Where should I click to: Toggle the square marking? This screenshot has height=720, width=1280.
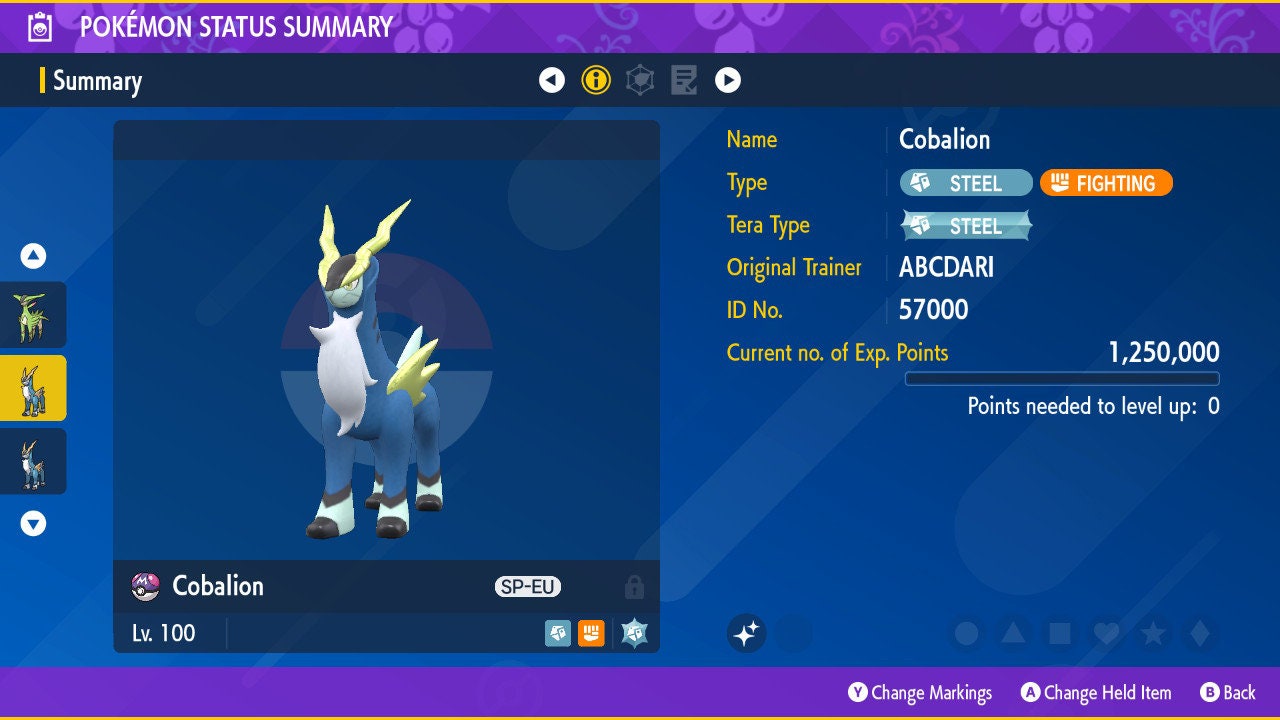point(1059,633)
